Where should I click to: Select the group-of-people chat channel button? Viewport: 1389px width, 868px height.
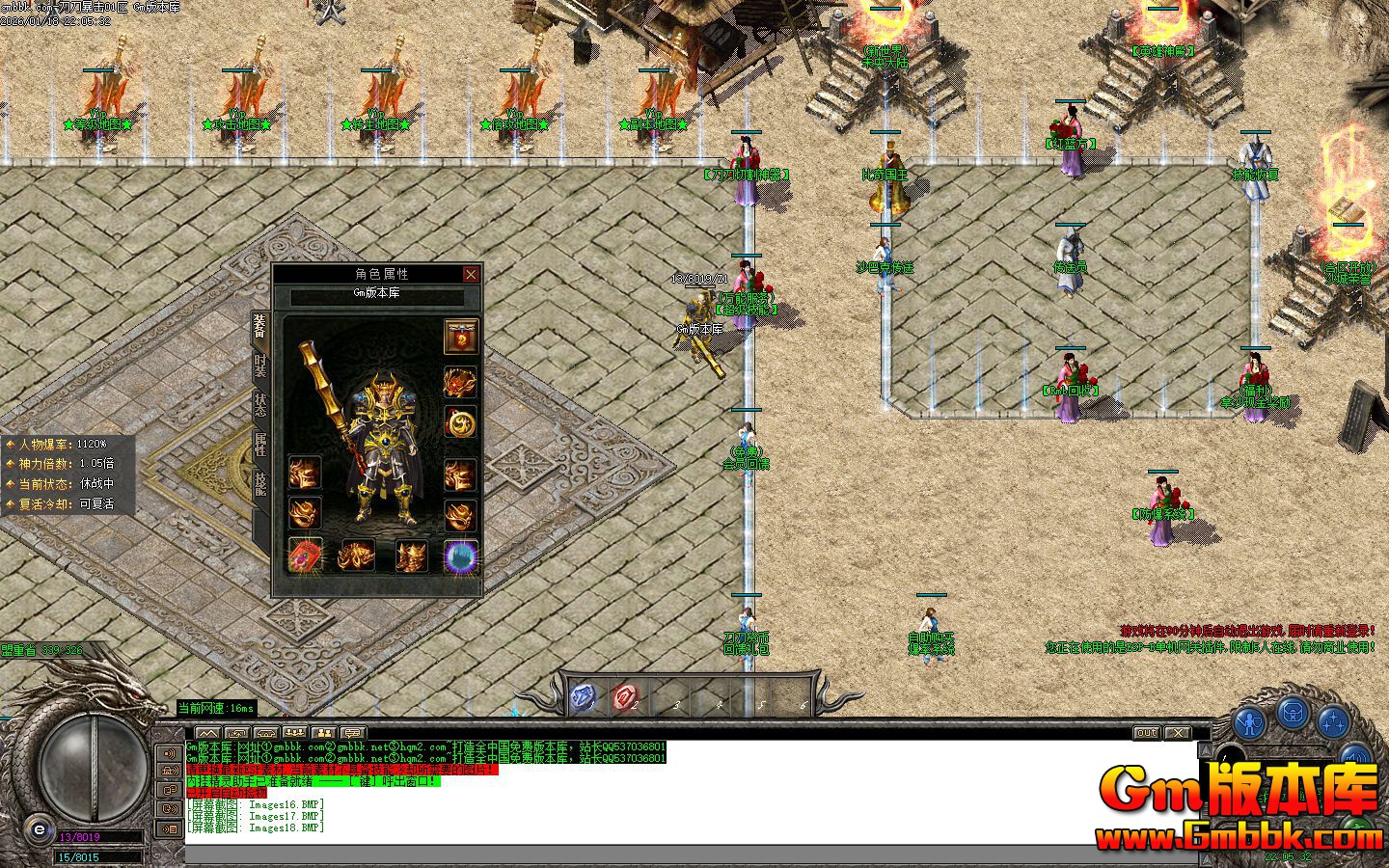coord(295,733)
